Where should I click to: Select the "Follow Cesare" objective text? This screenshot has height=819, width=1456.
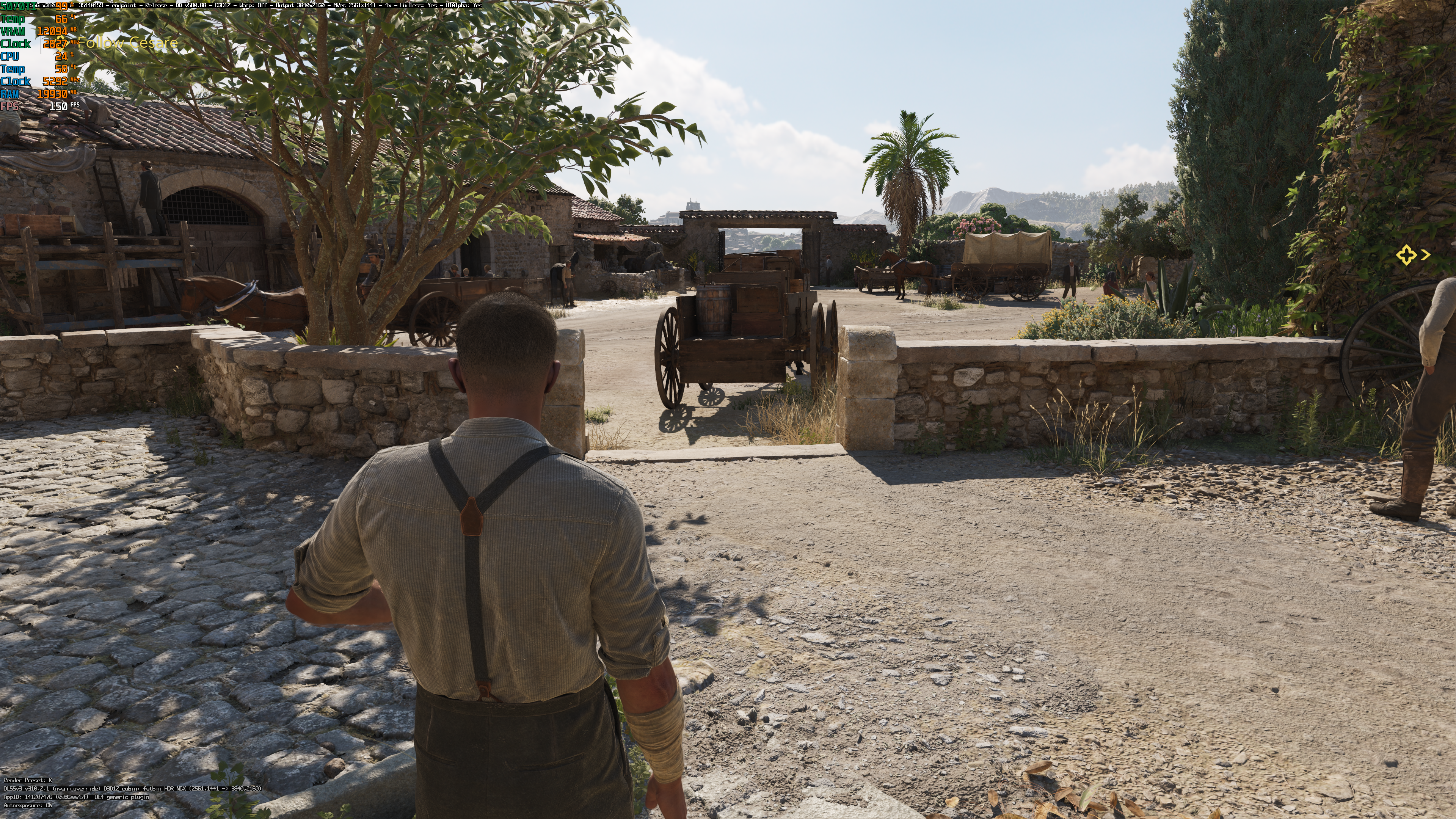[127, 43]
